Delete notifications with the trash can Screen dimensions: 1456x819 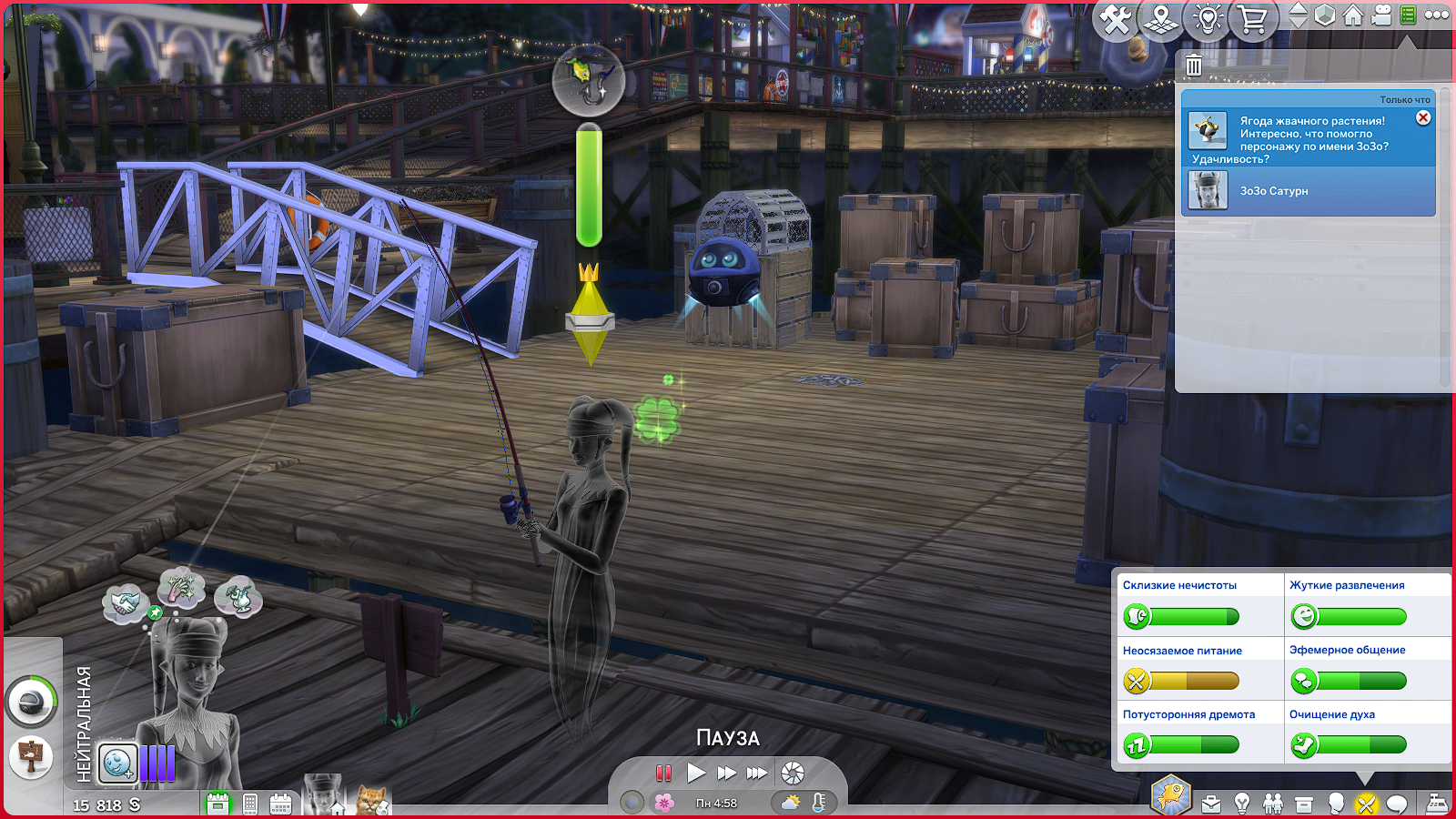pyautogui.click(x=1194, y=66)
